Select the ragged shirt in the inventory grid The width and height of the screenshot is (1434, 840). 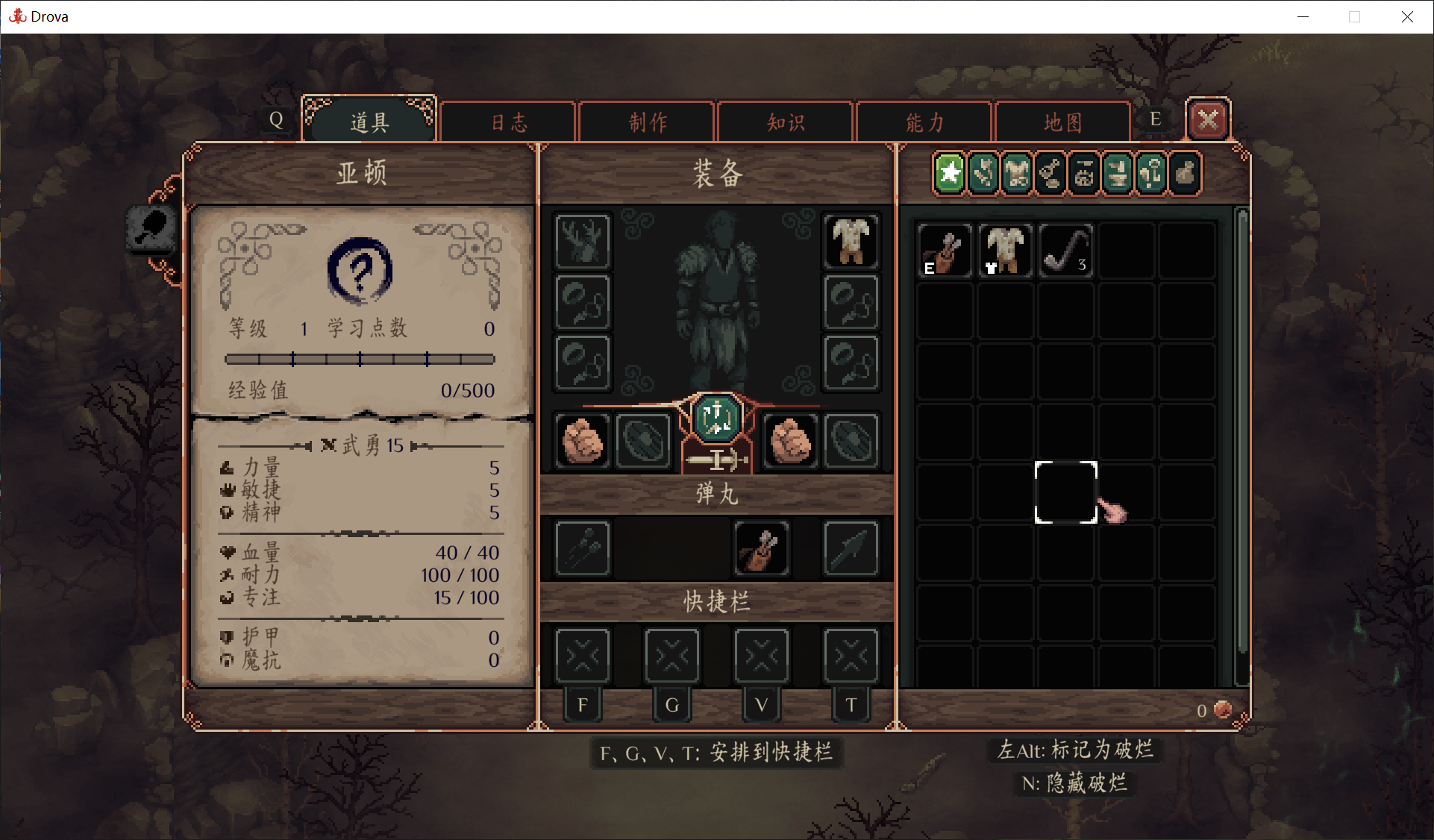pyautogui.click(x=1005, y=251)
